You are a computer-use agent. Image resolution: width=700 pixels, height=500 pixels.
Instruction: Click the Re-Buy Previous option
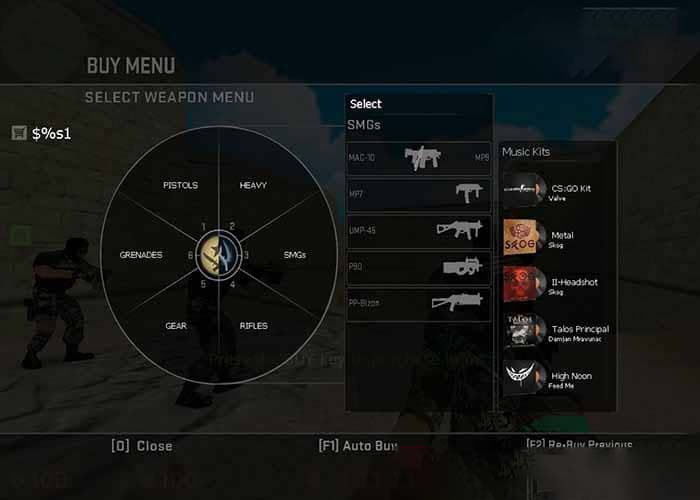(x=579, y=444)
